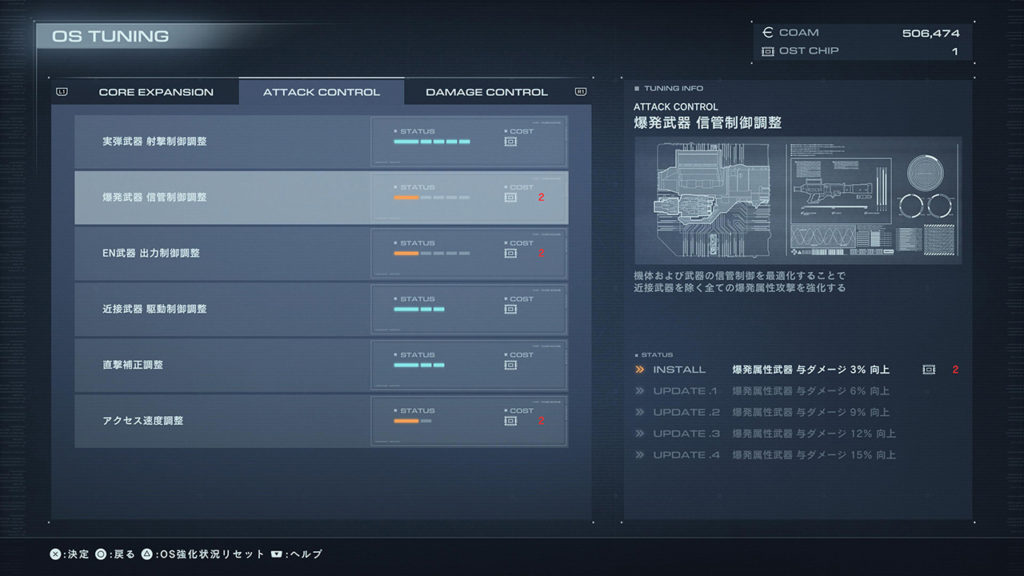Open the ATTACK CONTROL tab
The width and height of the screenshot is (1024, 576).
321,92
